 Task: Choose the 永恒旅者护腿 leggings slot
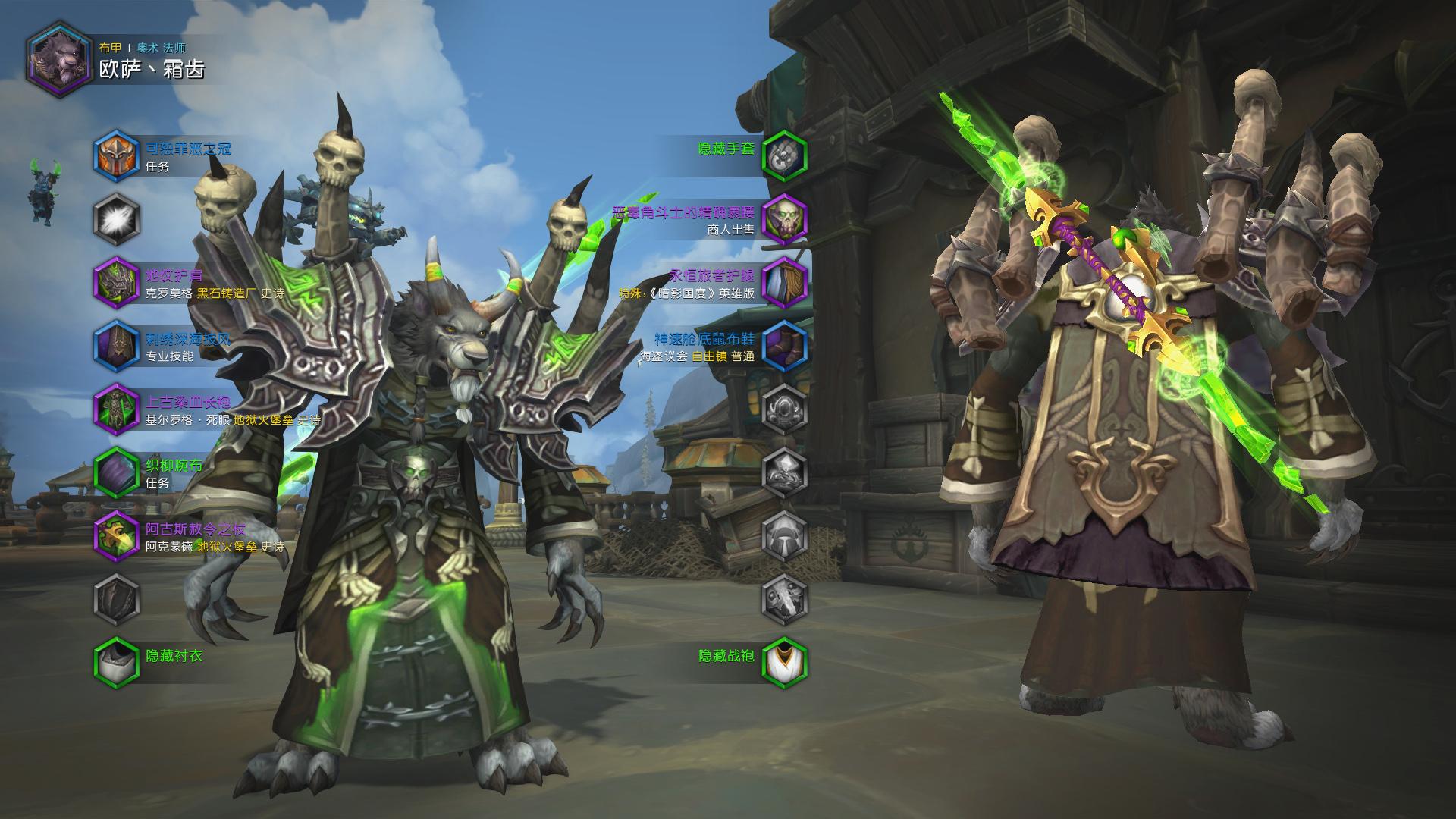tap(784, 283)
